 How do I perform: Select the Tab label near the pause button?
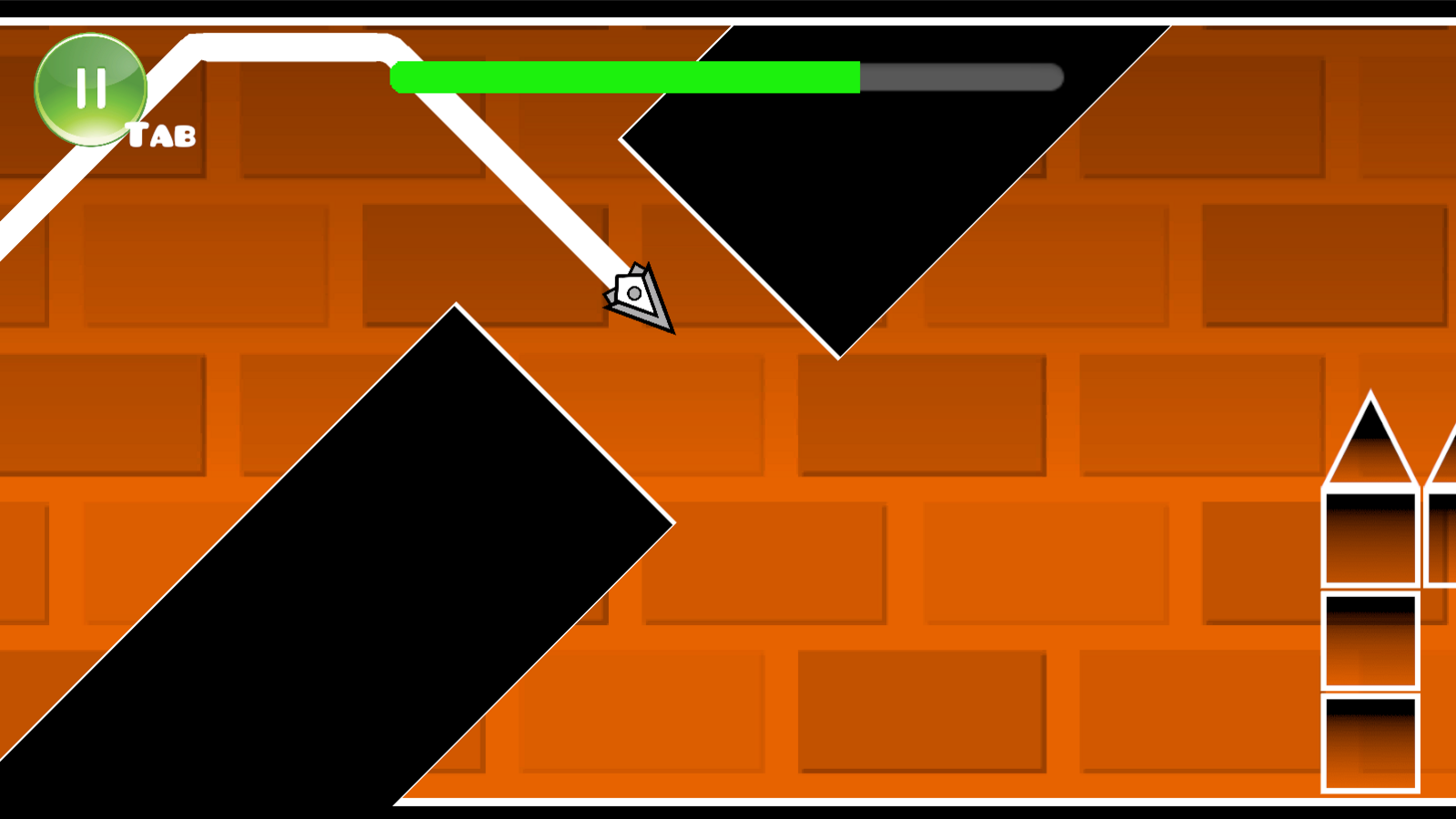[x=160, y=134]
